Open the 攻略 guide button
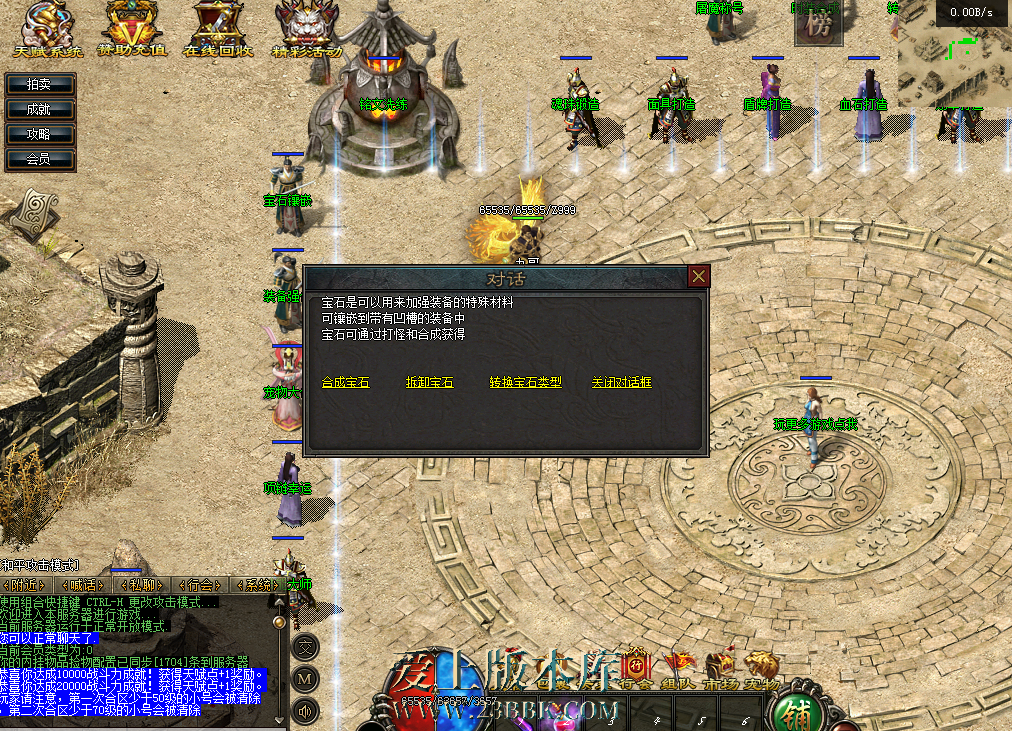1012x731 pixels. (39, 134)
